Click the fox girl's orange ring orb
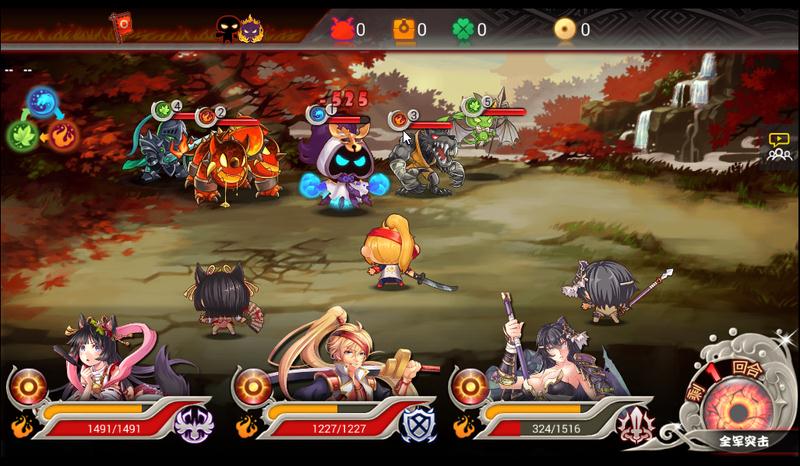This screenshot has width=800, height=466. pos(29,387)
